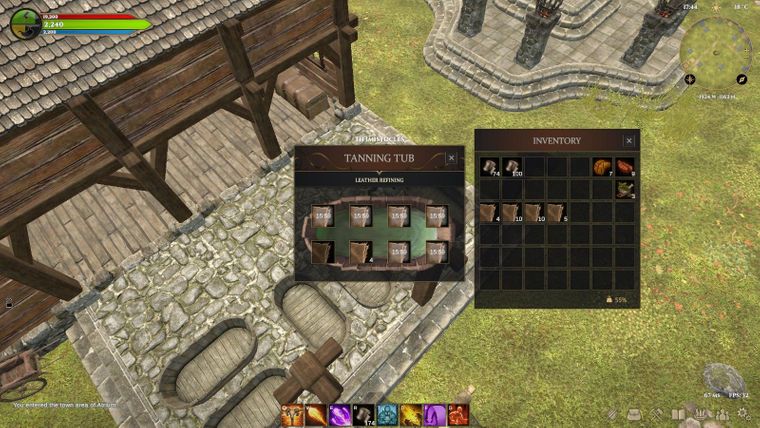The height and width of the screenshot is (428, 760).
Task: Select the raw meat item in inventory
Action: [625, 166]
